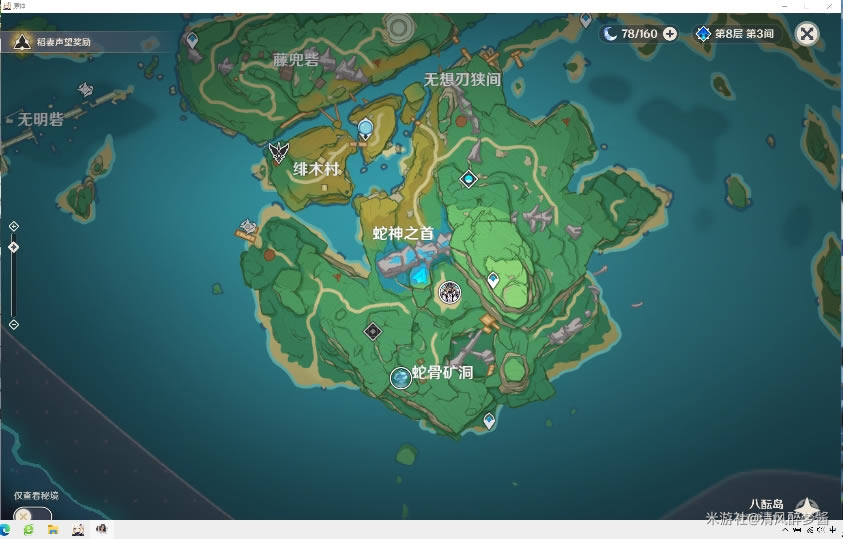Close the map with the X button
843x539 pixels.
pyautogui.click(x=806, y=34)
